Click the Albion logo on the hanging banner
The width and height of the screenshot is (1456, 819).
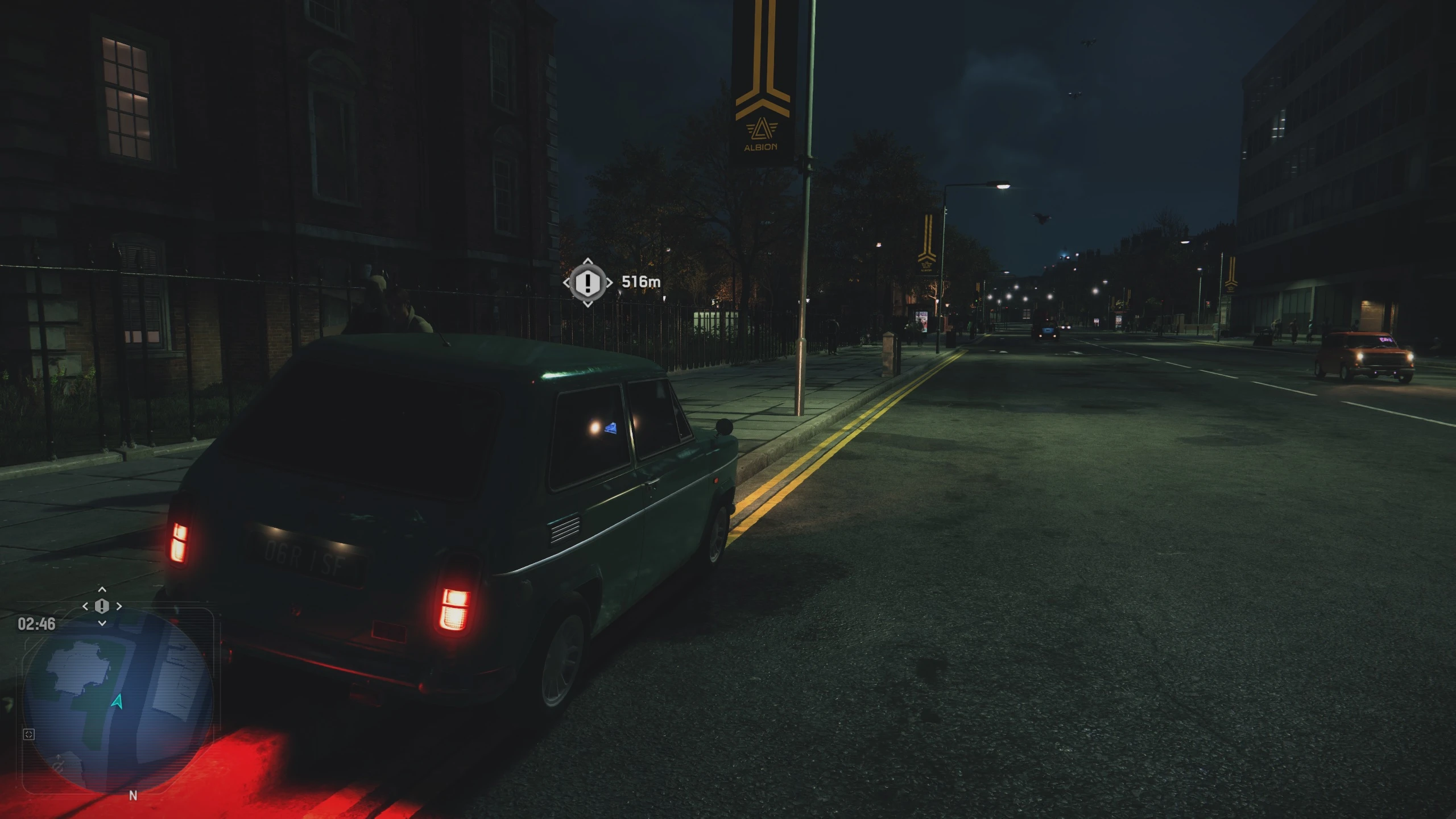[762, 128]
